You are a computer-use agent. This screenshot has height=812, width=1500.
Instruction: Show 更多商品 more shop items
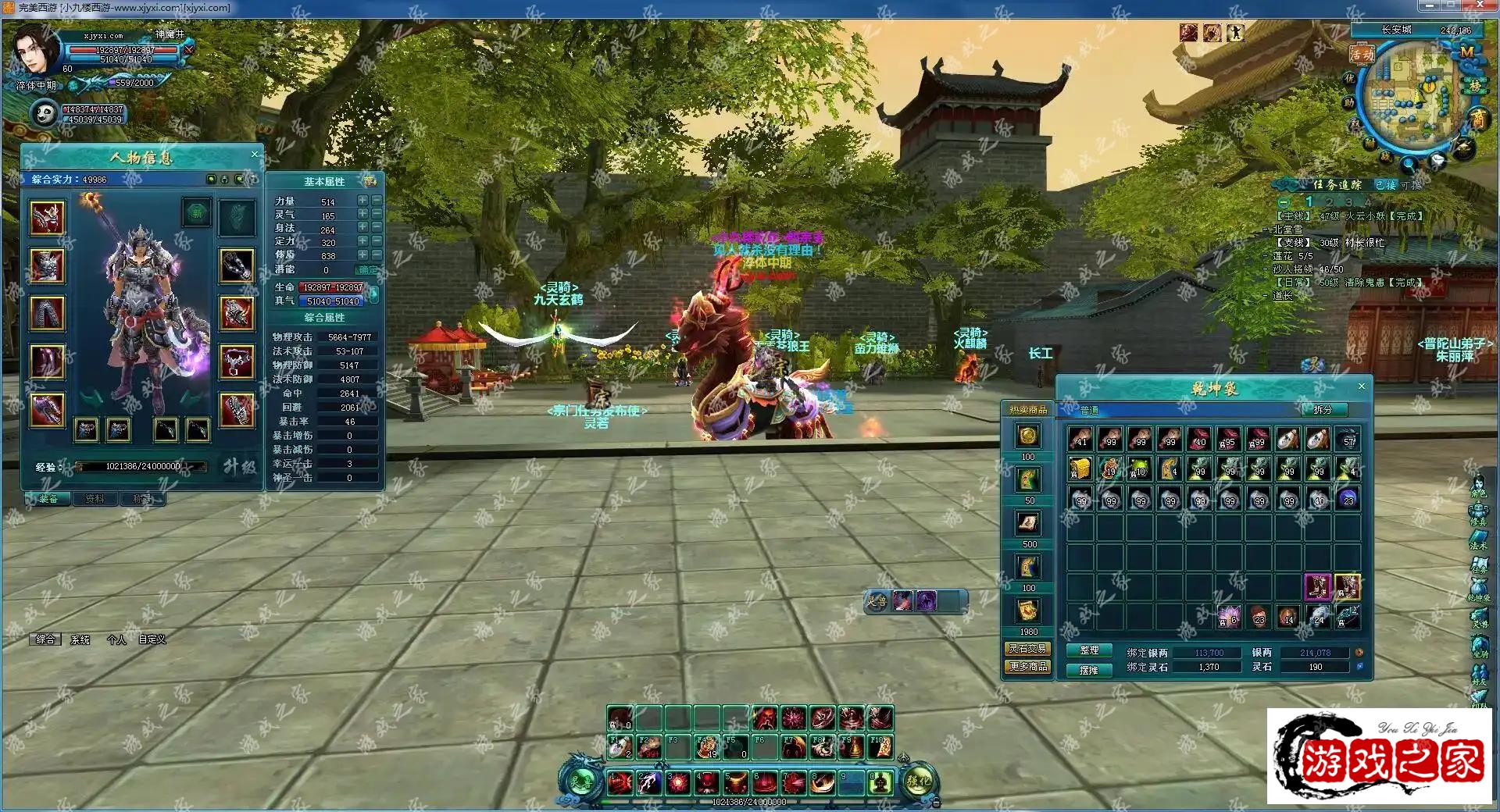pyautogui.click(x=1027, y=667)
